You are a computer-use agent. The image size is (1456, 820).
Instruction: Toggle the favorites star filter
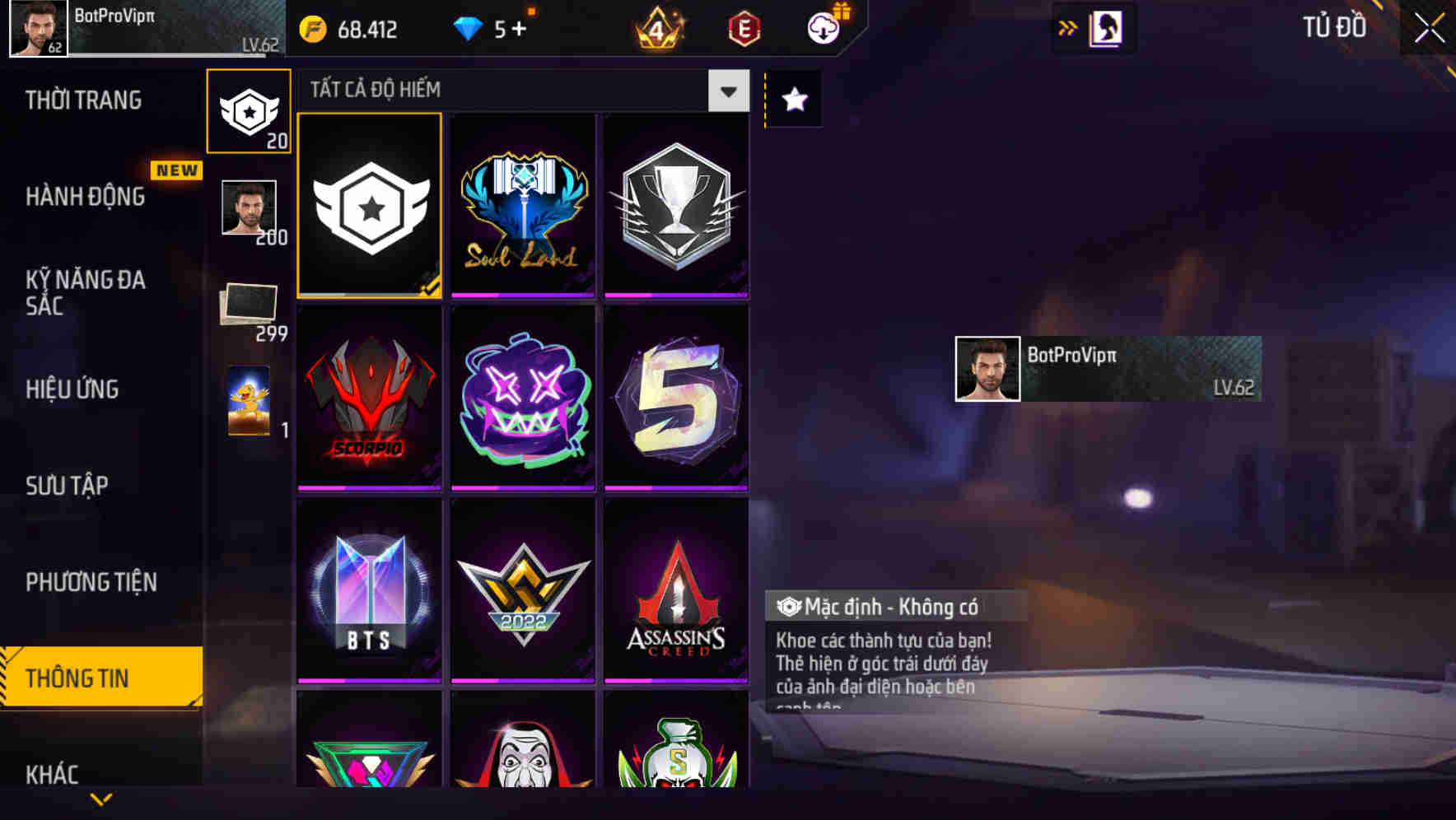(793, 100)
